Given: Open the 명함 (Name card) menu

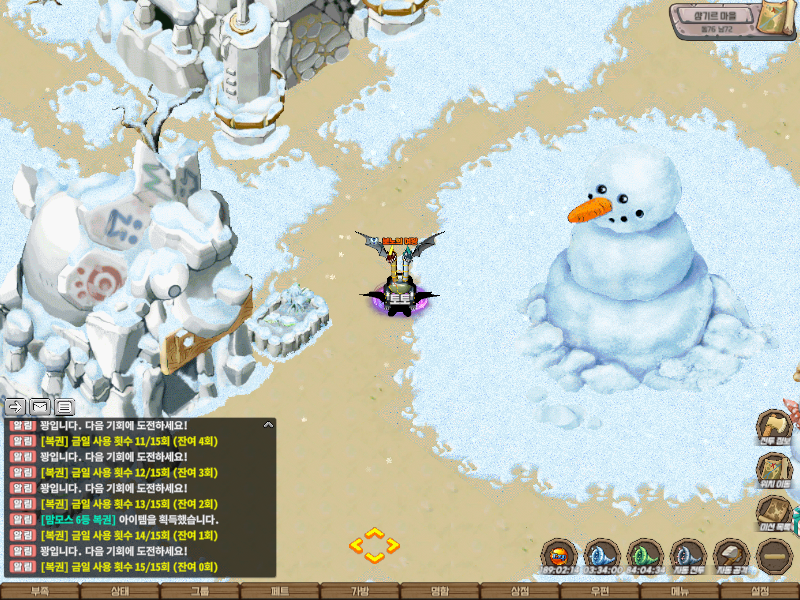Looking at the screenshot, I should pos(440,591).
